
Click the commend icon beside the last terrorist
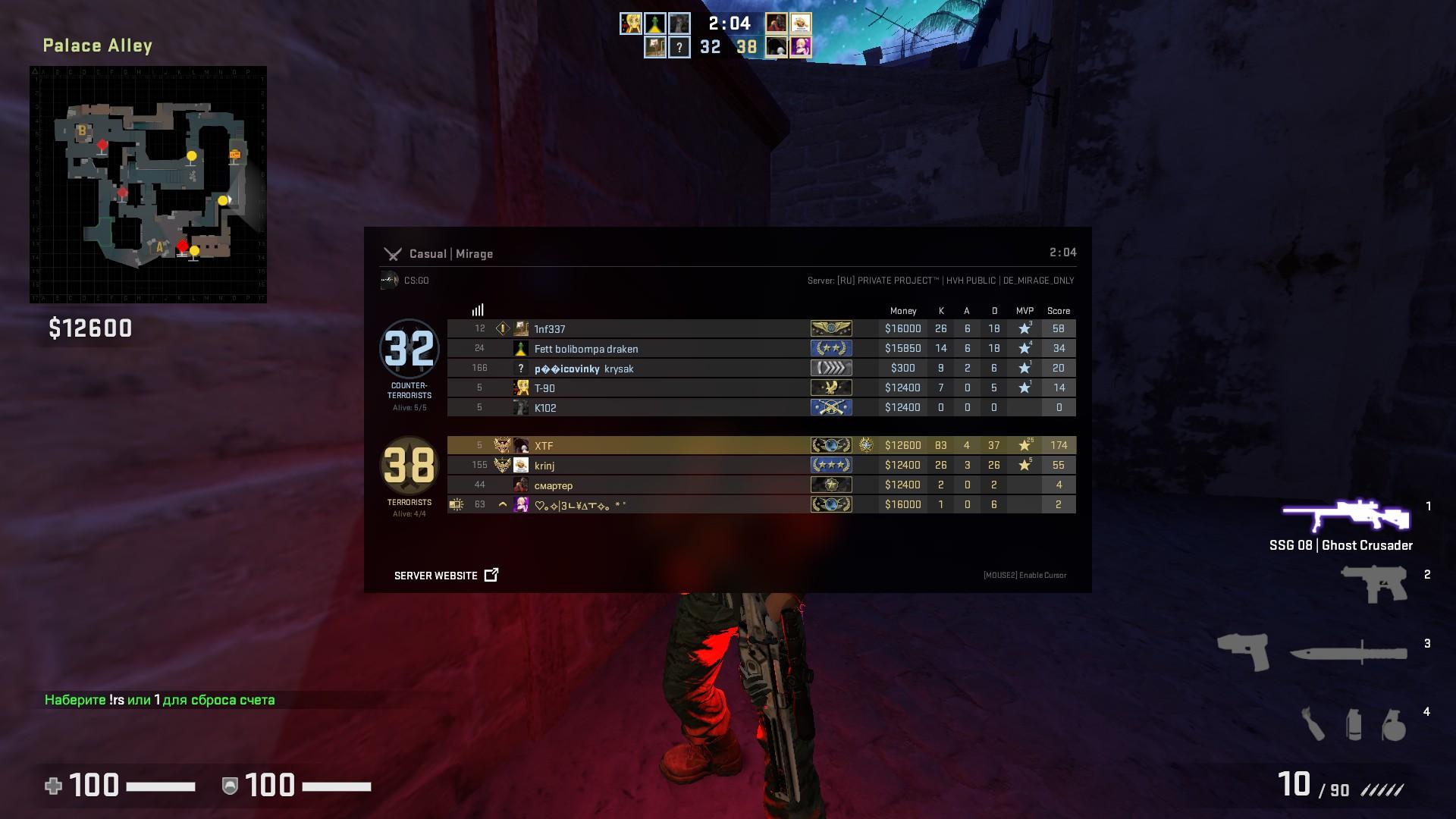point(456,504)
